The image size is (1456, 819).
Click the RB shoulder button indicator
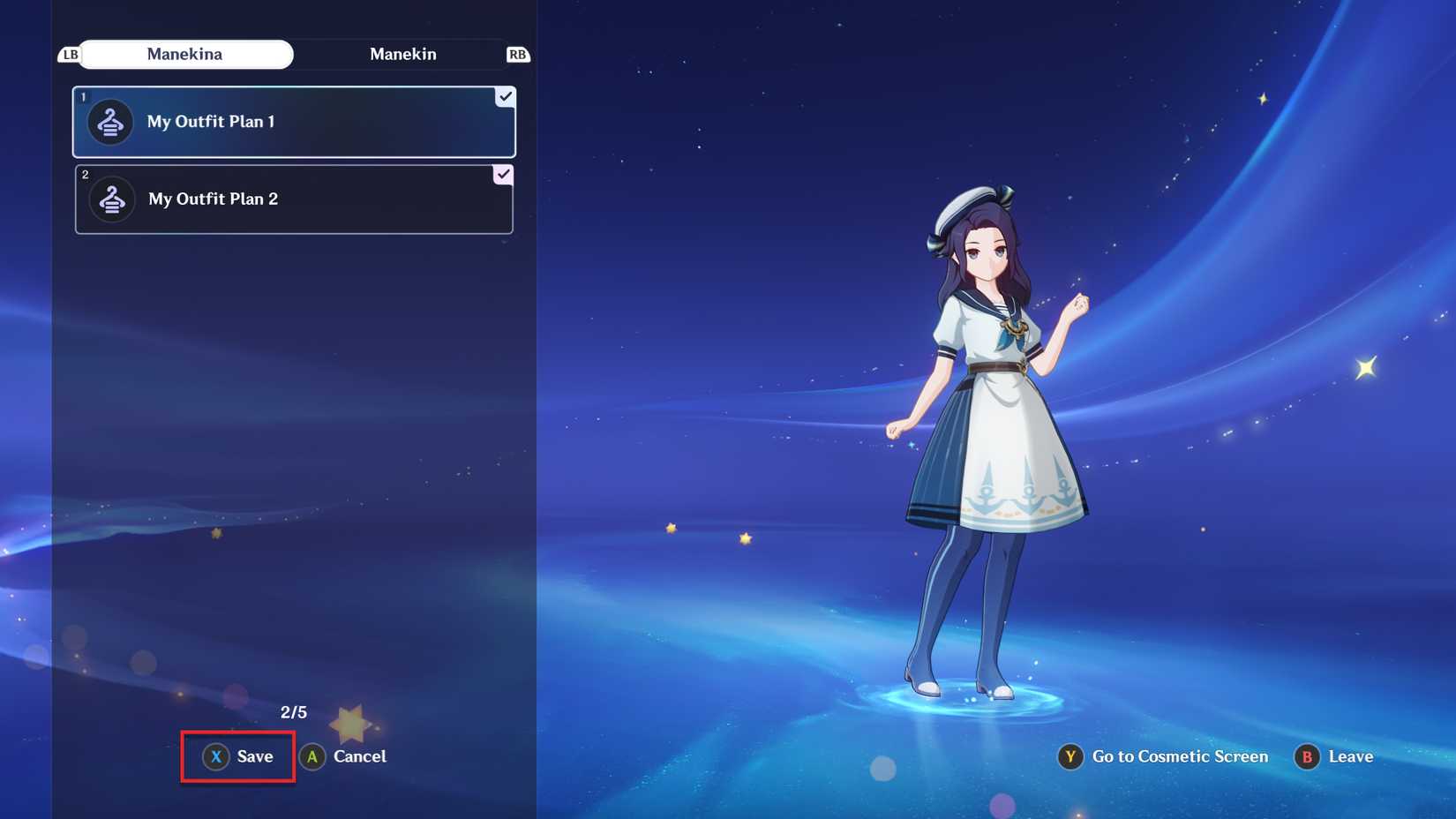click(x=519, y=54)
